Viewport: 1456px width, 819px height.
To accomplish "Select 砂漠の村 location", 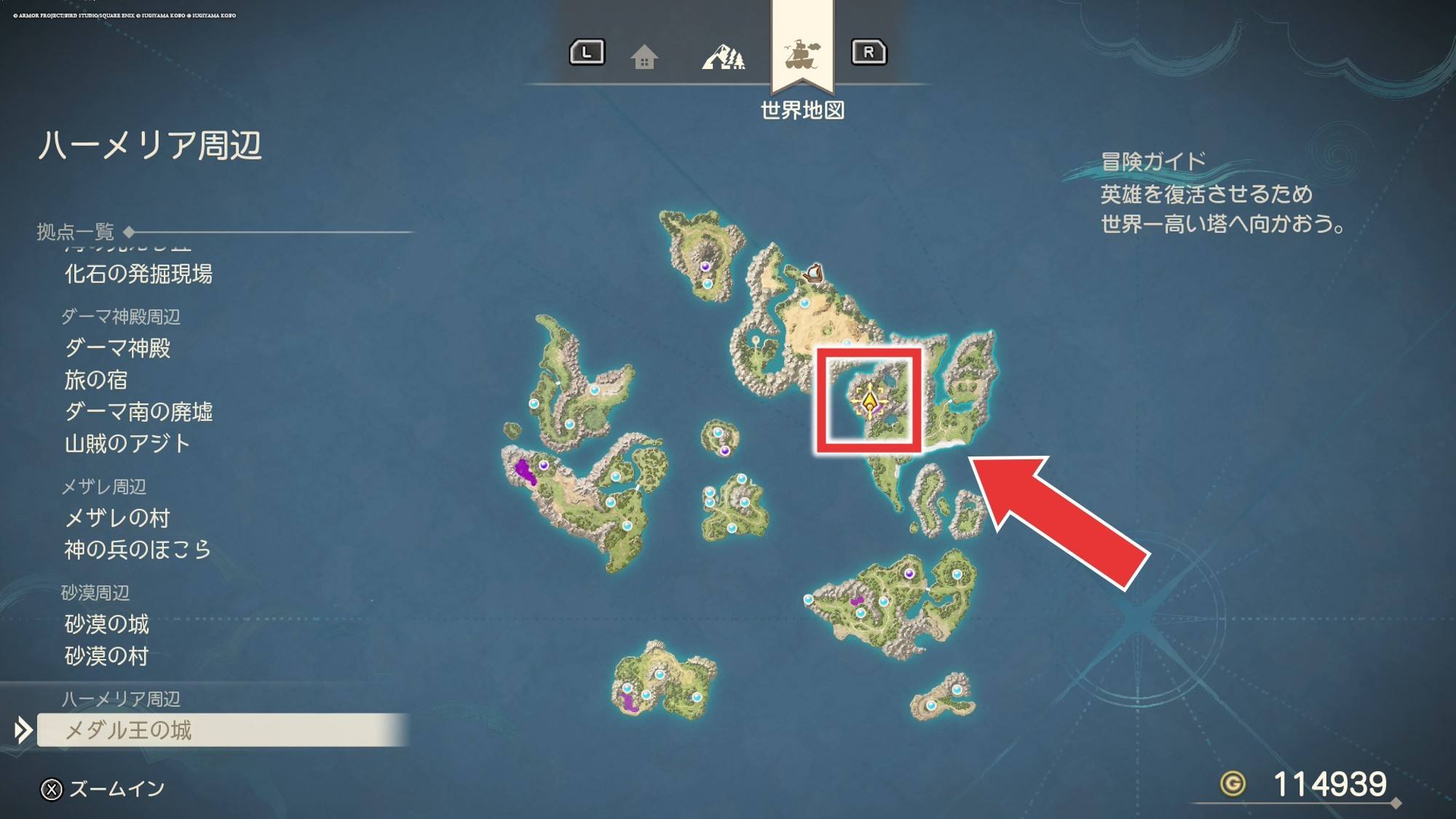I will click(106, 657).
